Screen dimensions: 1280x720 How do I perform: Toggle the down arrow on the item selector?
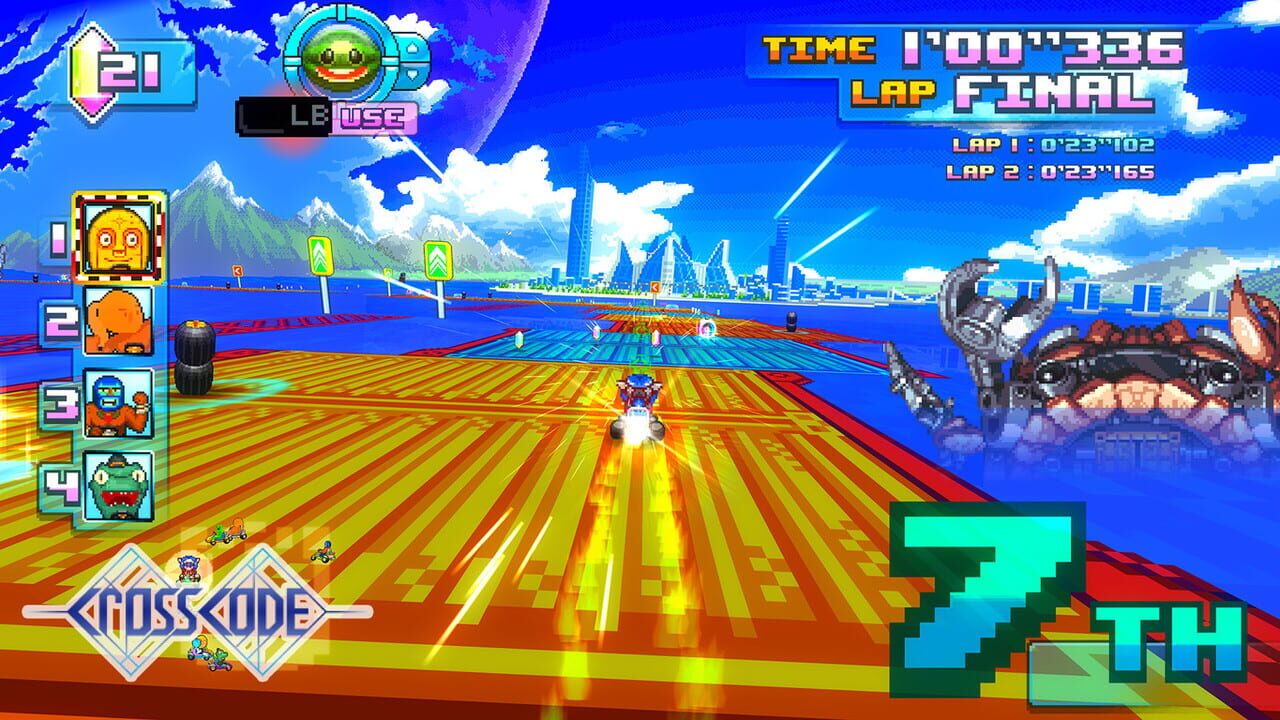pyautogui.click(x=413, y=74)
